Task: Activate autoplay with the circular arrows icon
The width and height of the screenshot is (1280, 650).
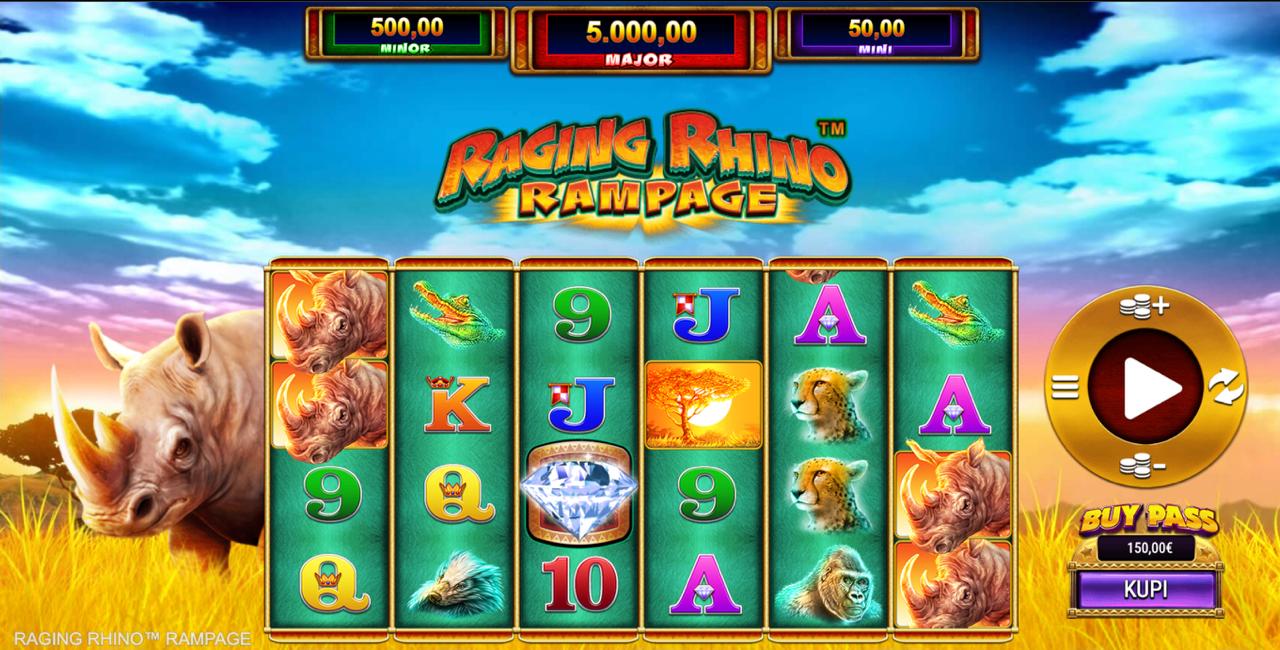Action: point(1225,386)
